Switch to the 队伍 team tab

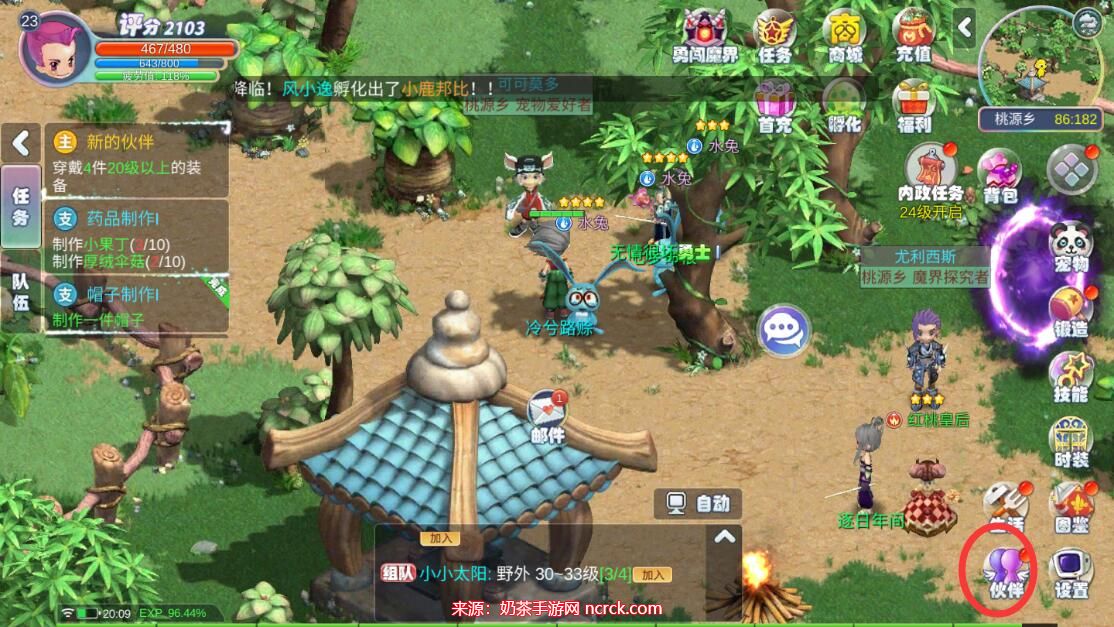click(x=20, y=294)
